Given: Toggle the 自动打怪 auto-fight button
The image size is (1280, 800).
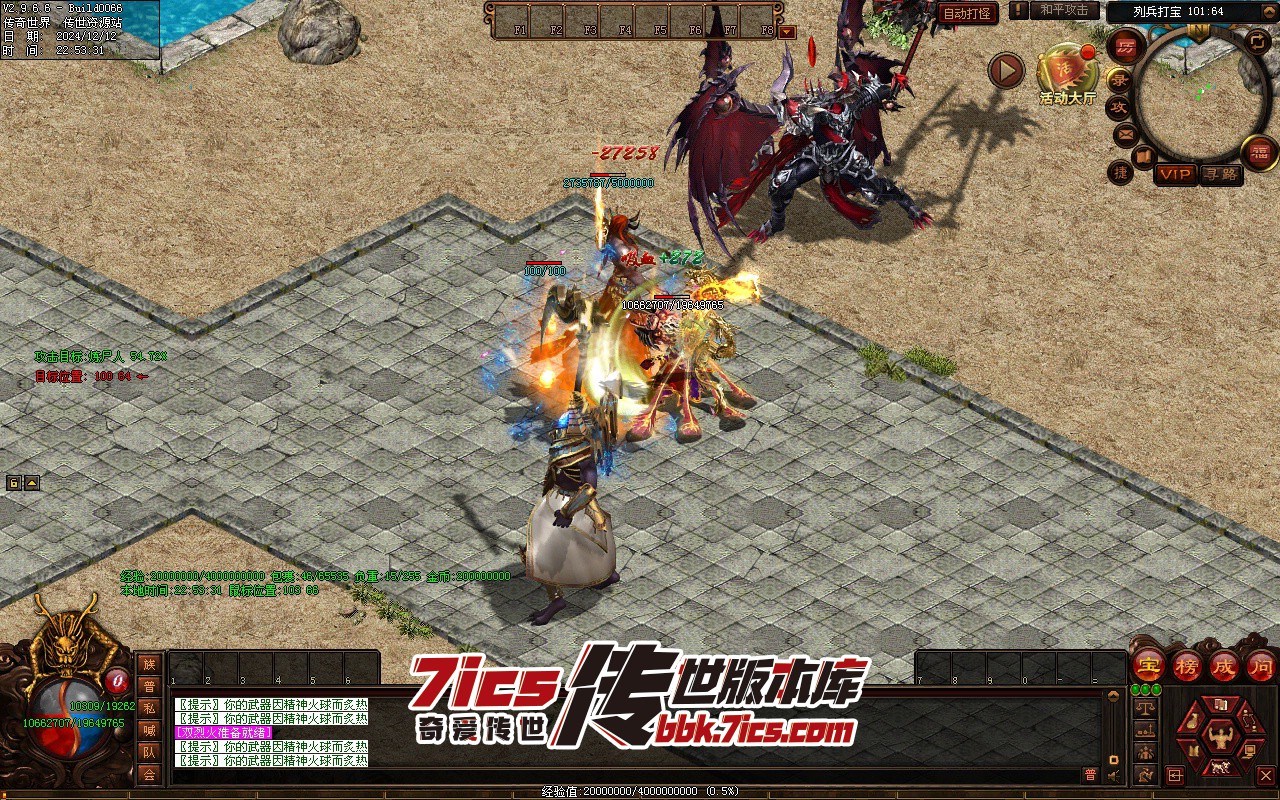Looking at the screenshot, I should 967,14.
